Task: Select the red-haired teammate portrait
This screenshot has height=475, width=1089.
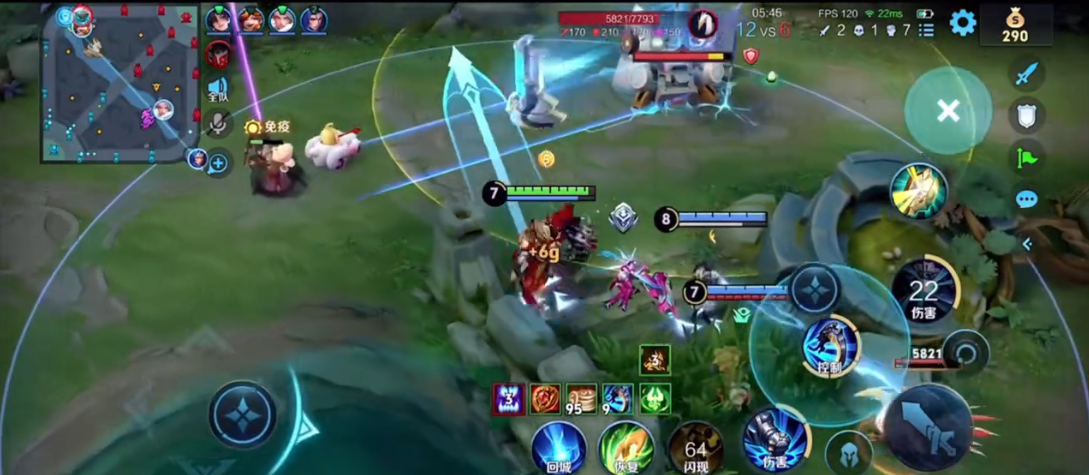Action: [x=251, y=20]
